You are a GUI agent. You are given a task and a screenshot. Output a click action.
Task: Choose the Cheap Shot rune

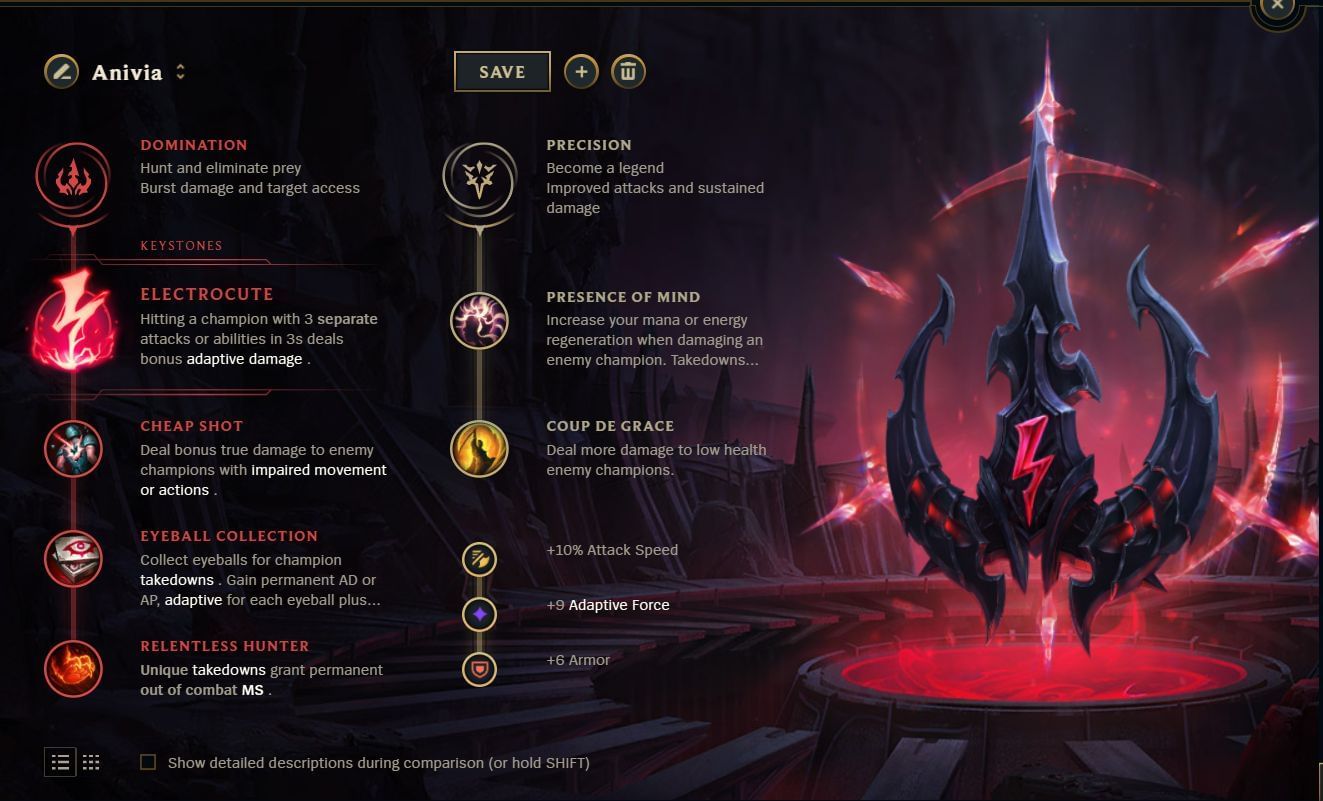[x=72, y=450]
